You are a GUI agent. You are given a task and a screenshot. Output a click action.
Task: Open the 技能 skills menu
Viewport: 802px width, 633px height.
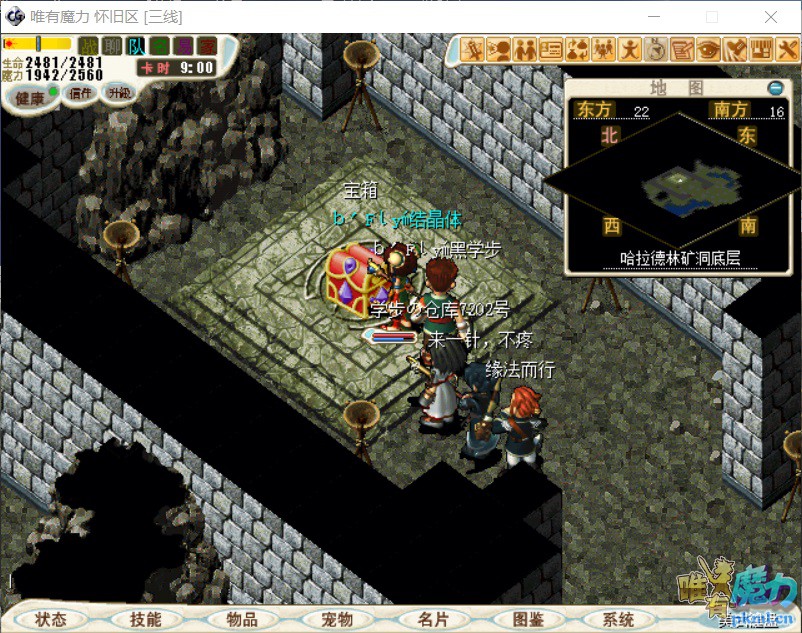[x=145, y=619]
